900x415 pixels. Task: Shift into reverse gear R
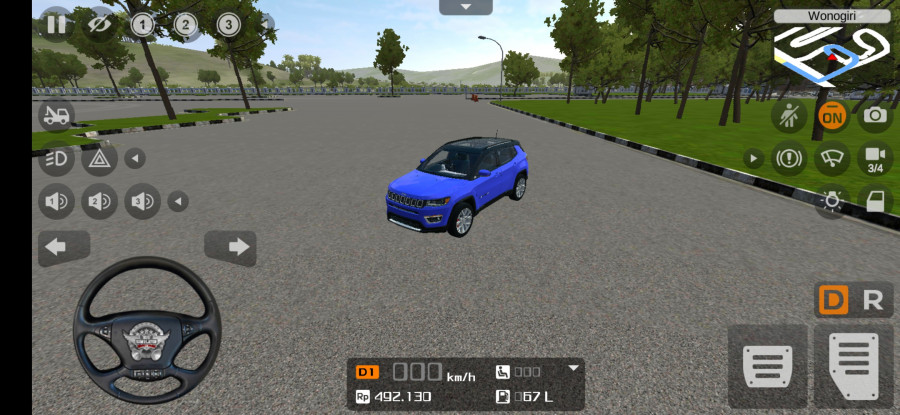873,300
